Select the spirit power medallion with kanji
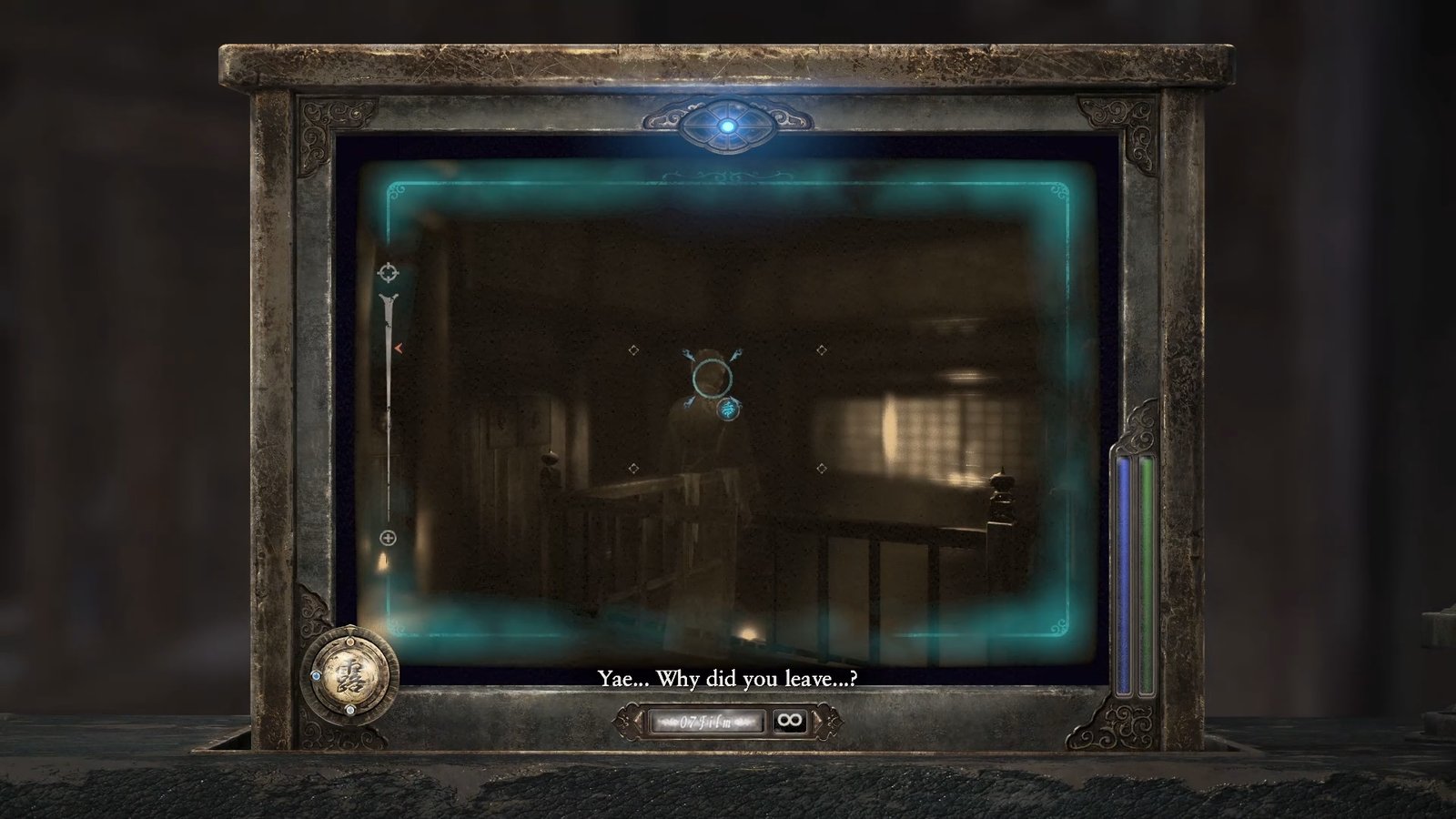The width and height of the screenshot is (1456, 819). 352,677
